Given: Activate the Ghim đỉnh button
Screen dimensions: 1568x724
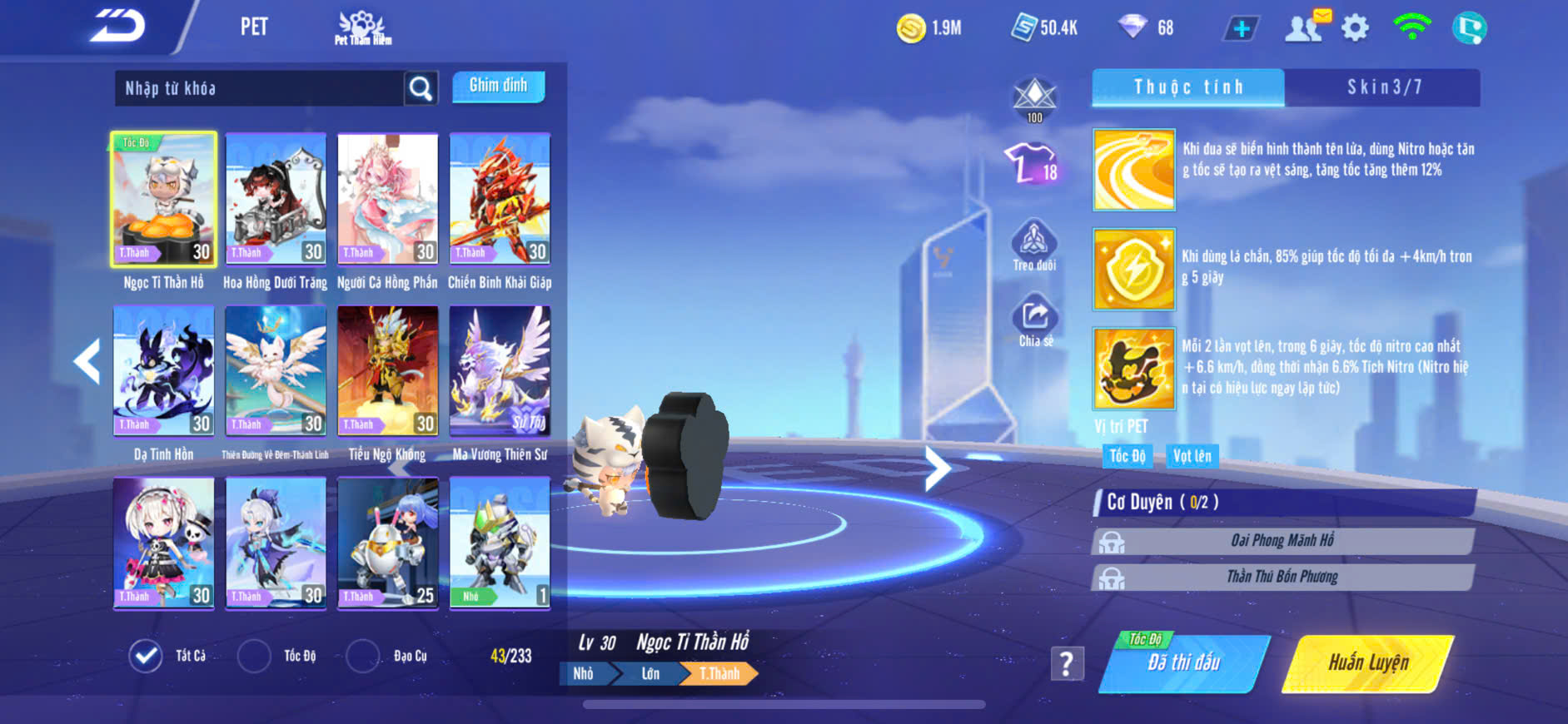Looking at the screenshot, I should point(498,86).
